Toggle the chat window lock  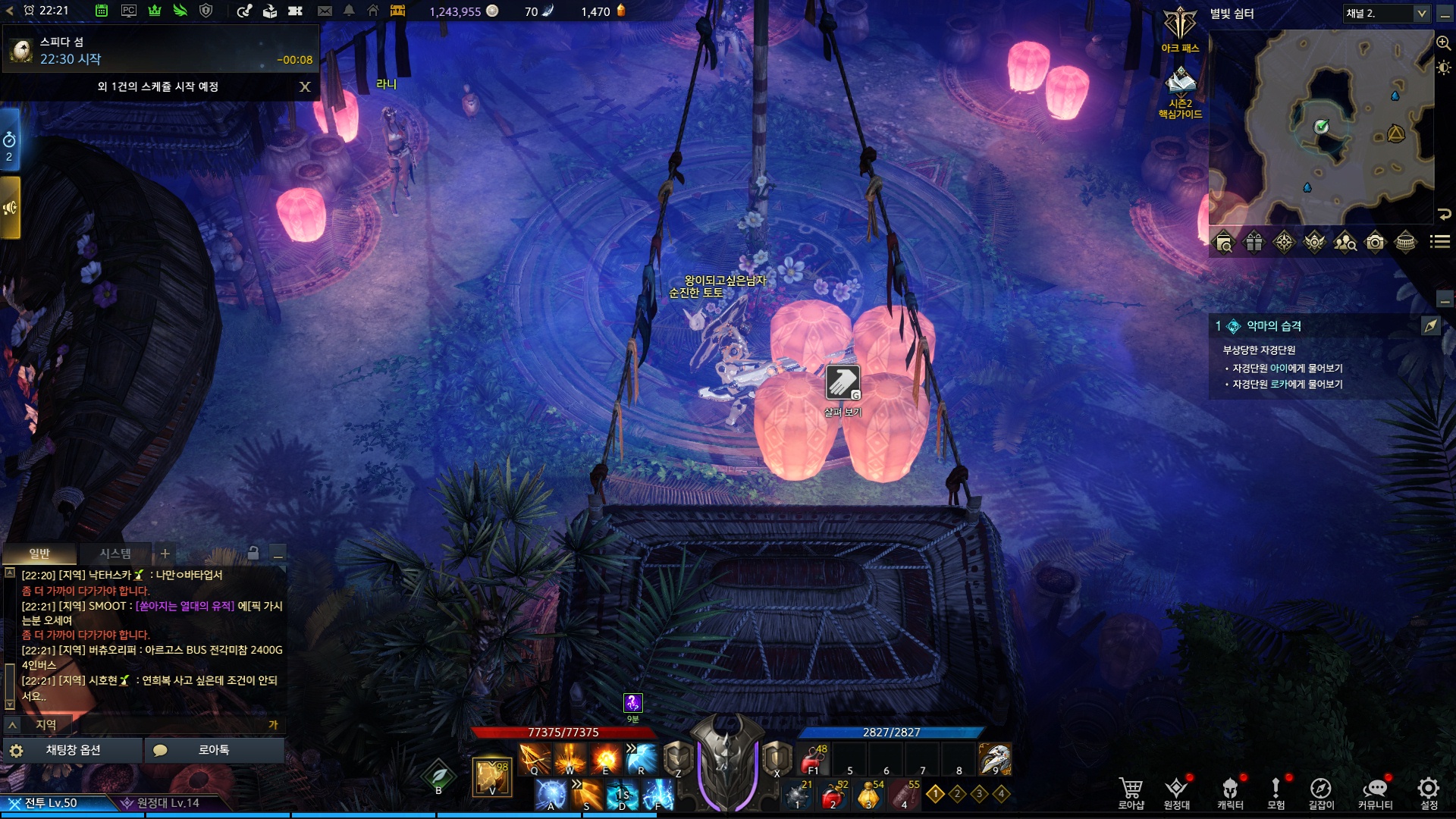[x=253, y=554]
